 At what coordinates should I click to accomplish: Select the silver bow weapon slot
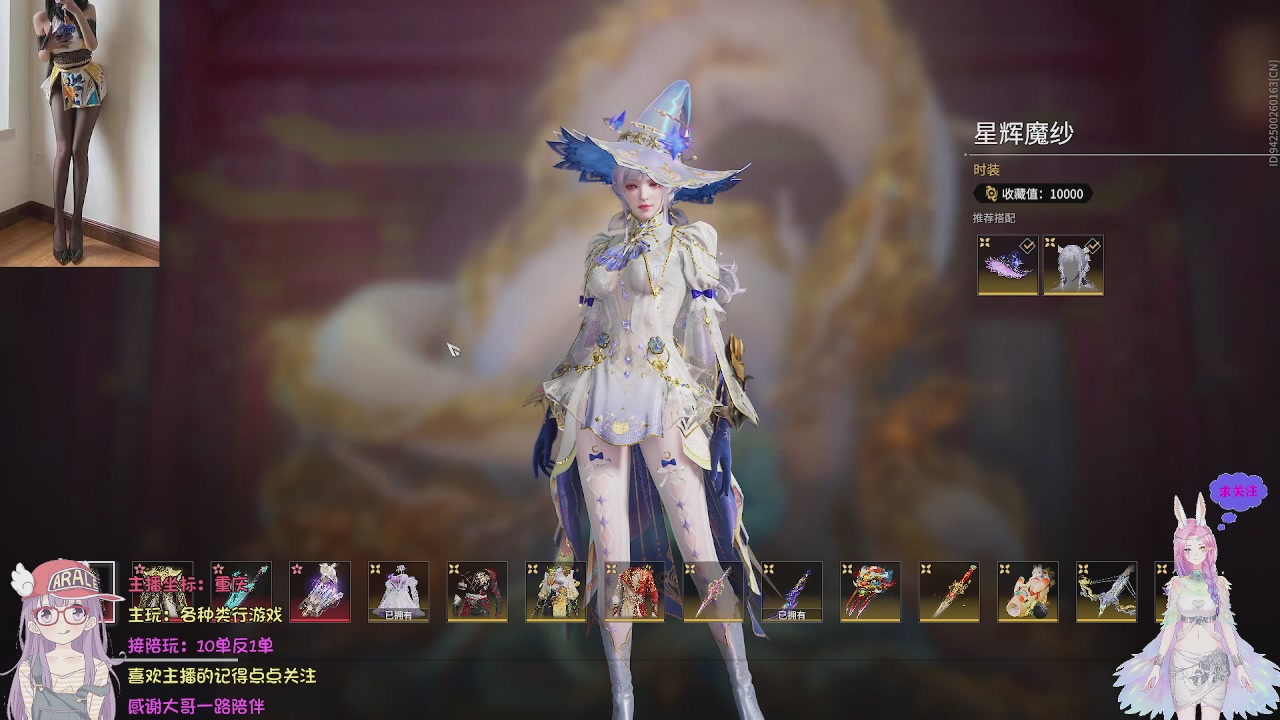[1106, 591]
